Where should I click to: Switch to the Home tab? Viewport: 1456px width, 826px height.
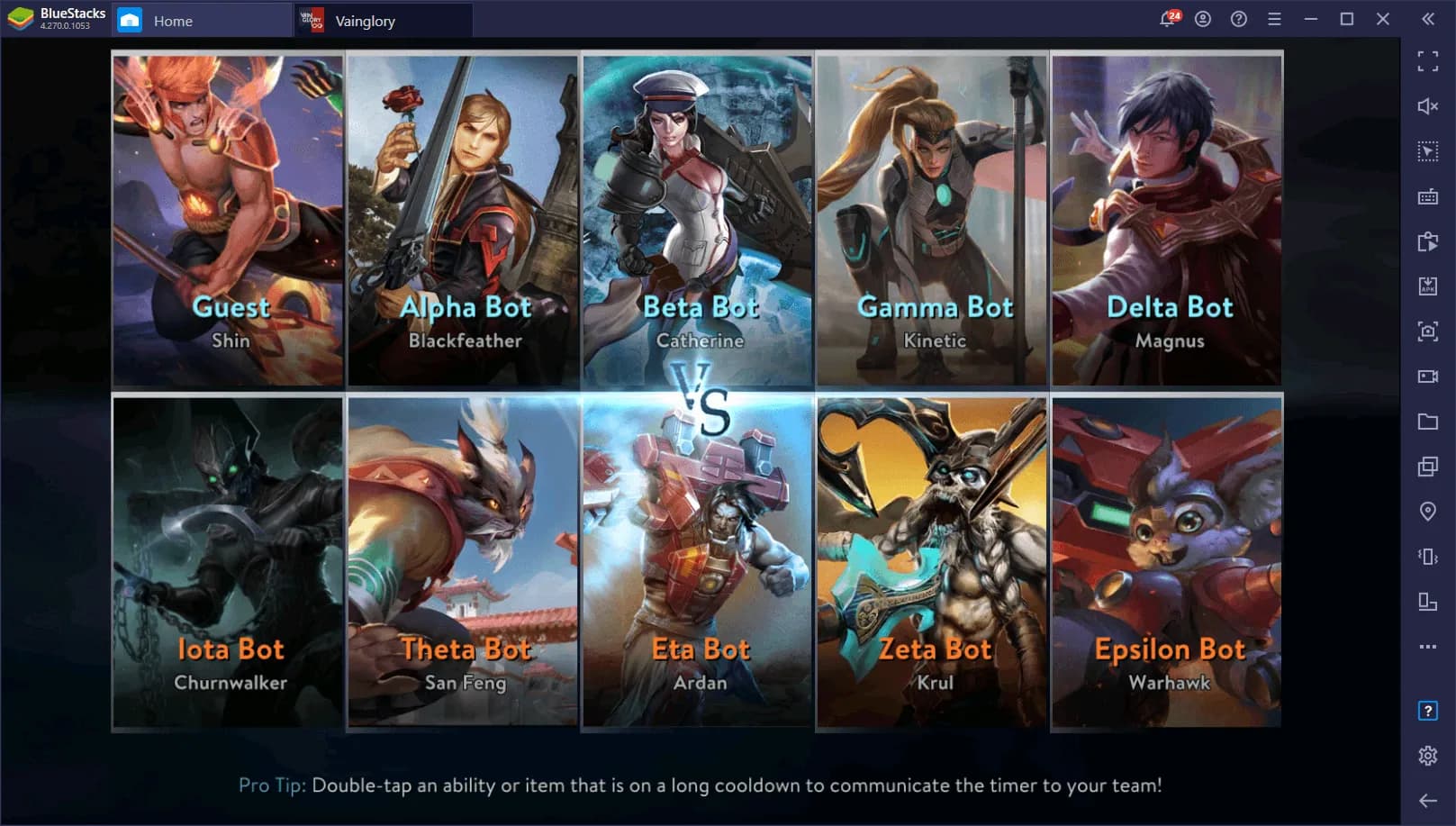coord(173,20)
